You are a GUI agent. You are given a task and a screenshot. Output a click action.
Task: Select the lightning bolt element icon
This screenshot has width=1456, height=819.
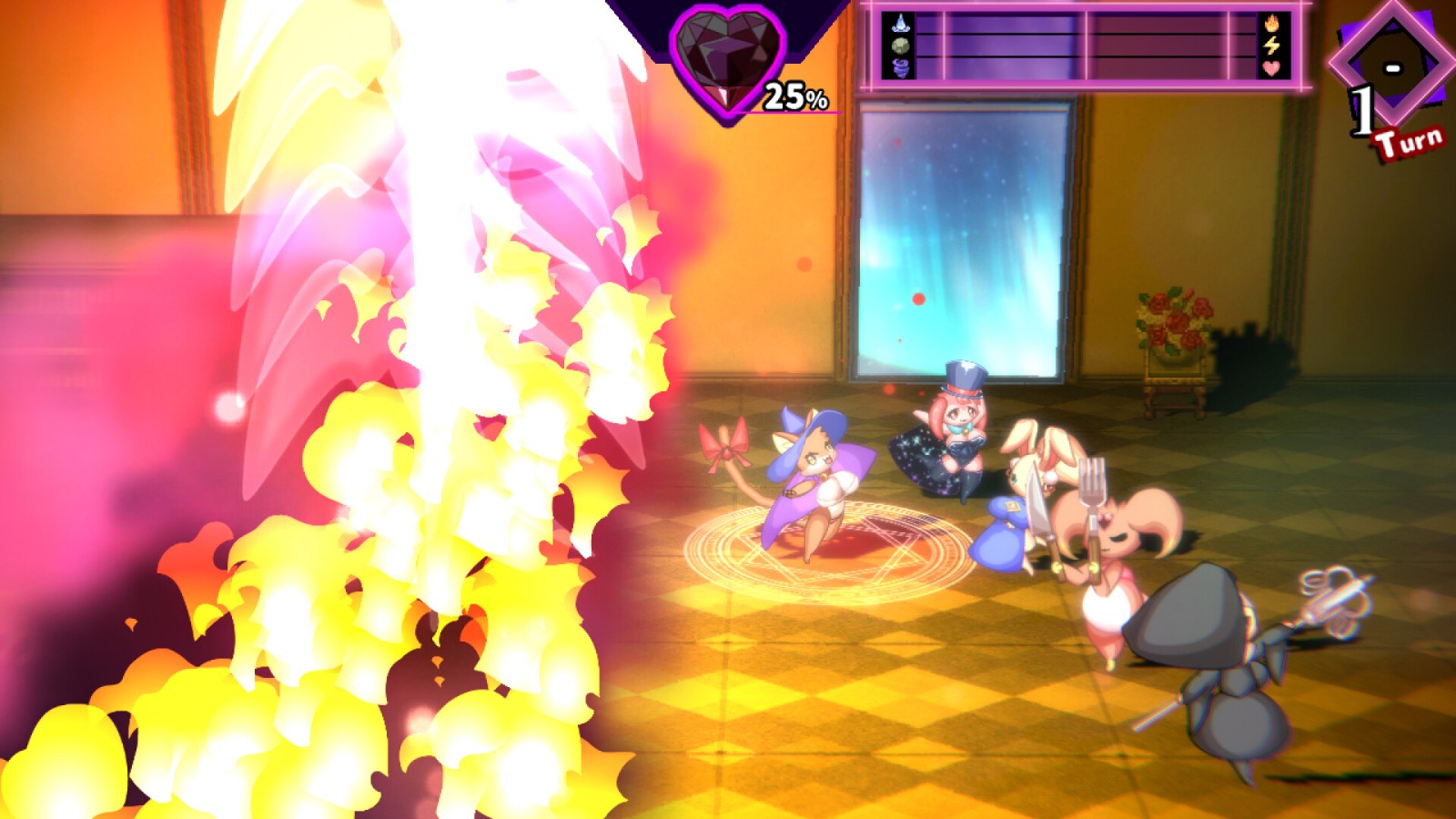[1271, 45]
